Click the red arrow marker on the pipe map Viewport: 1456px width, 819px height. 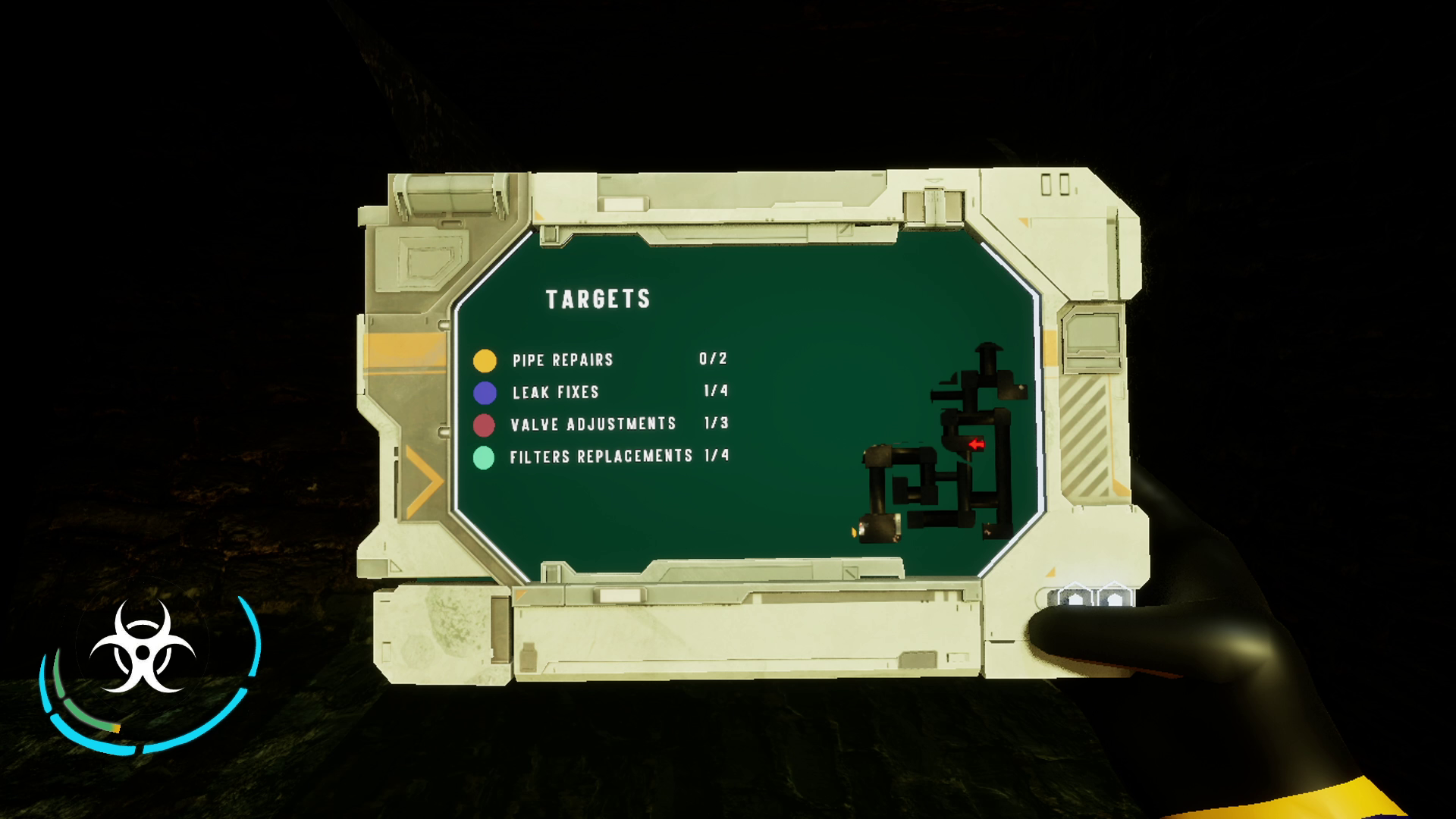977,444
